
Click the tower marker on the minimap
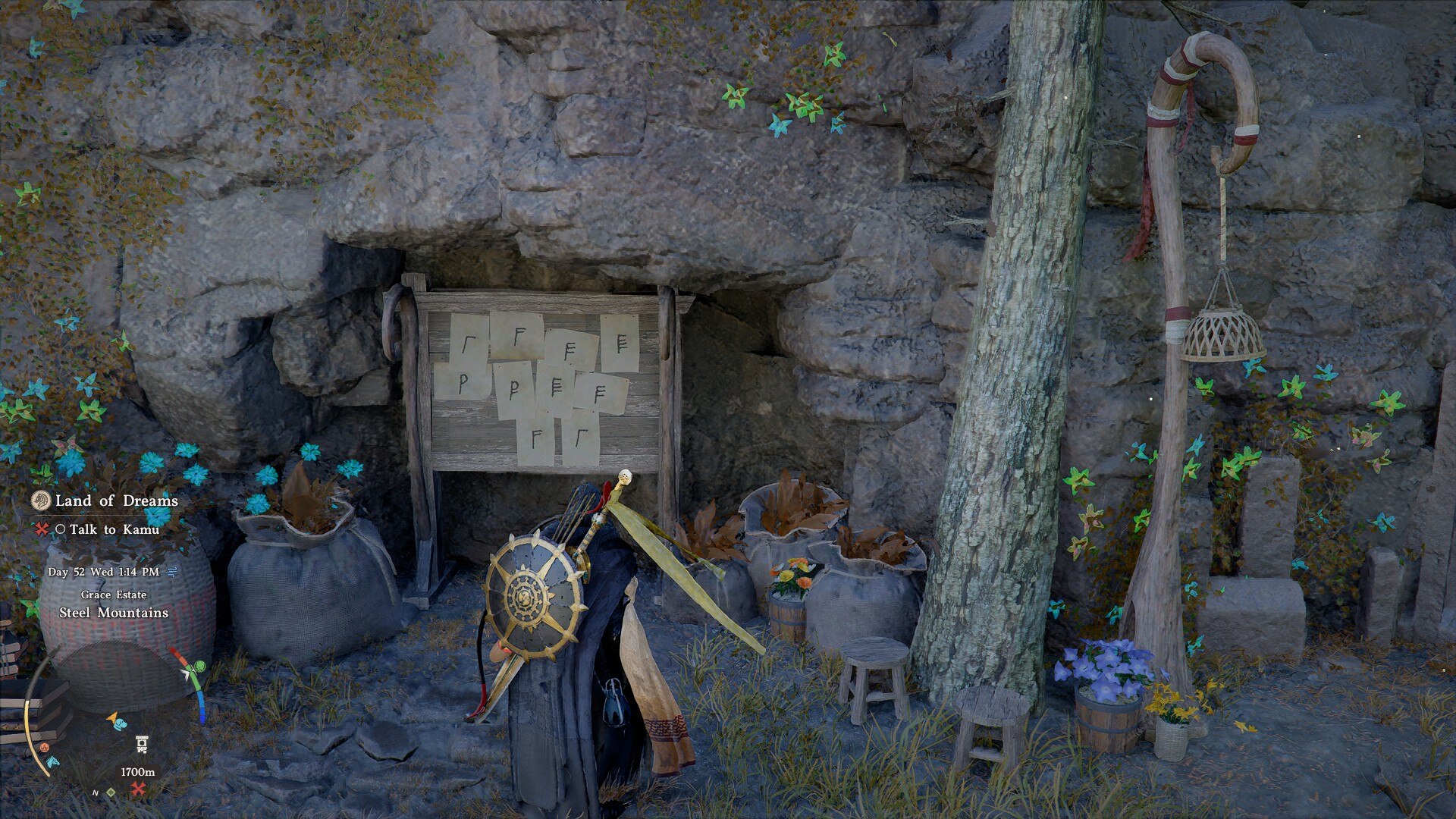coord(141,743)
